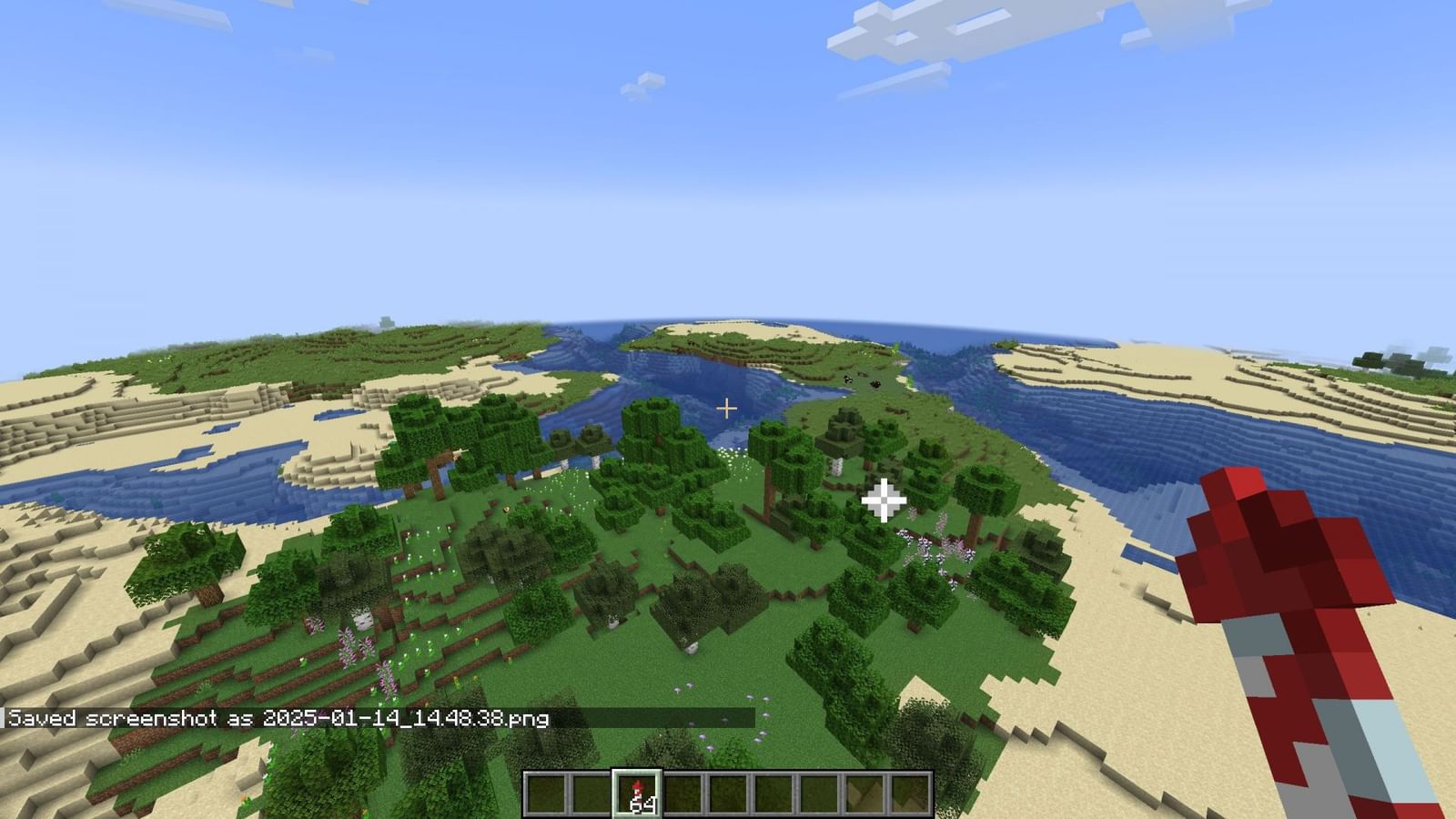Click the item count 64 label
Screen dimensions: 1456x819
click(642, 803)
